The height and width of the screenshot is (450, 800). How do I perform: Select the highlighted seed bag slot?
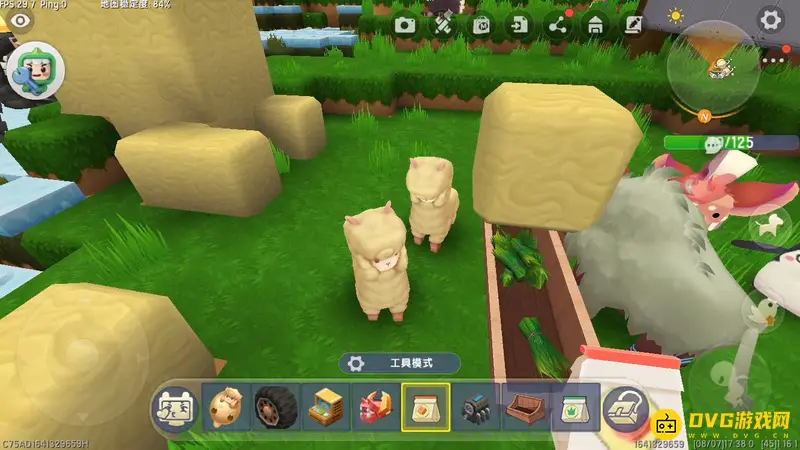click(425, 408)
